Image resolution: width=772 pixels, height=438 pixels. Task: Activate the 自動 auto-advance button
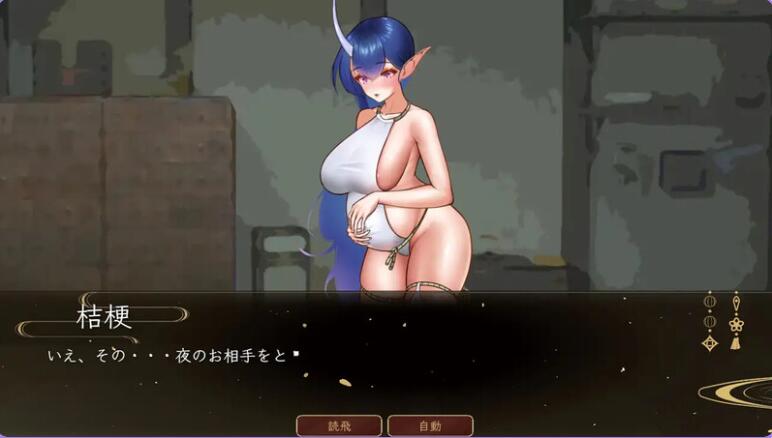point(430,425)
